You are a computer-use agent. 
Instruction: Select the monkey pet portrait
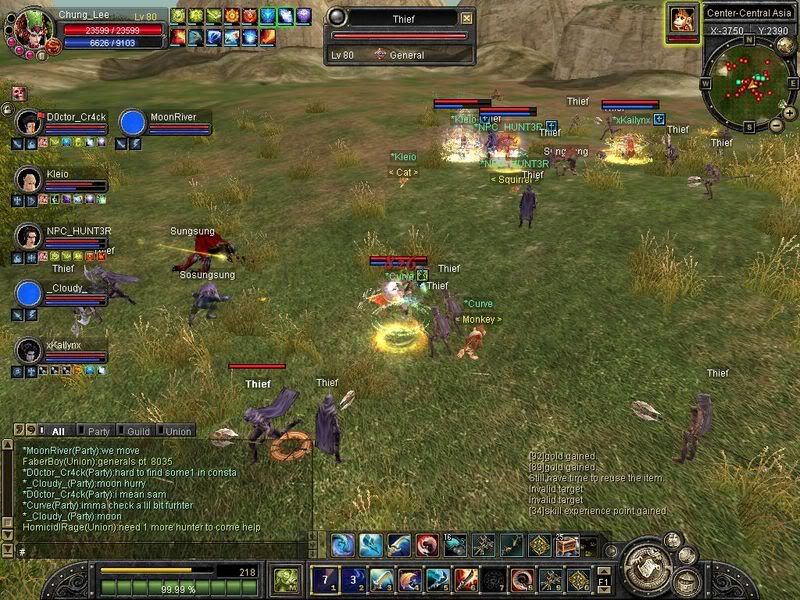[683, 19]
